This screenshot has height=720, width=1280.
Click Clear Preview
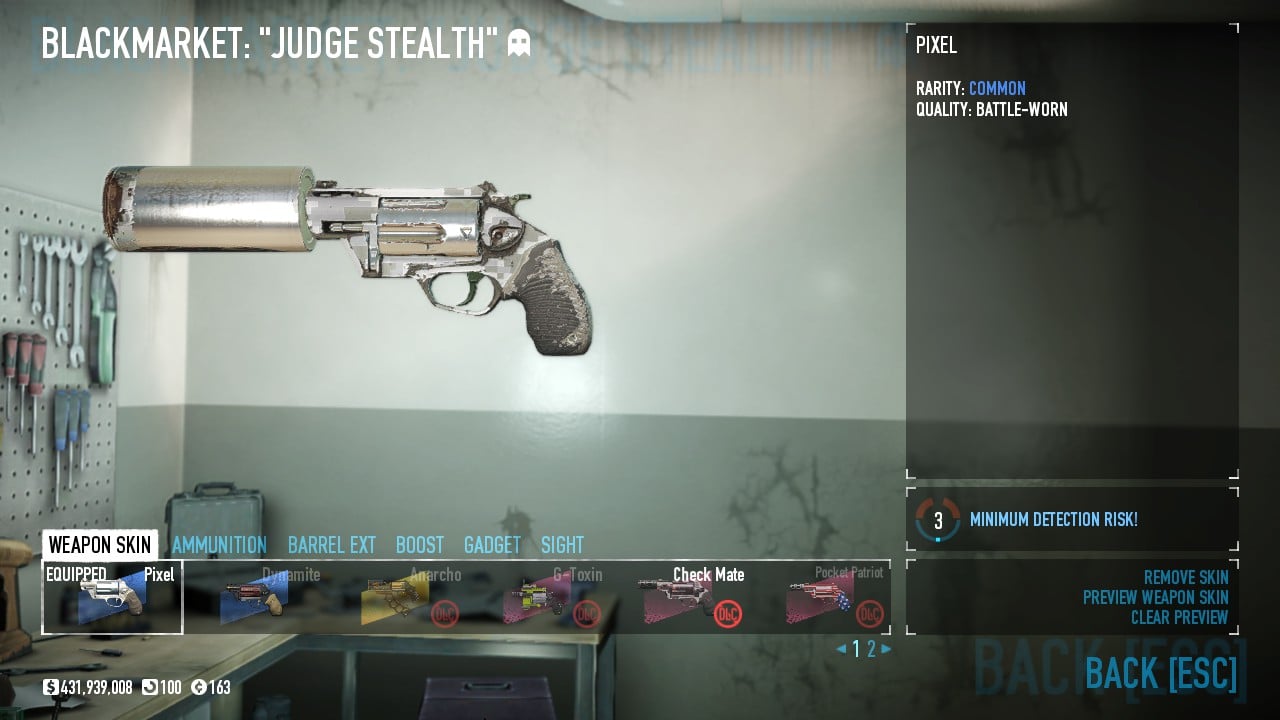pos(1179,617)
